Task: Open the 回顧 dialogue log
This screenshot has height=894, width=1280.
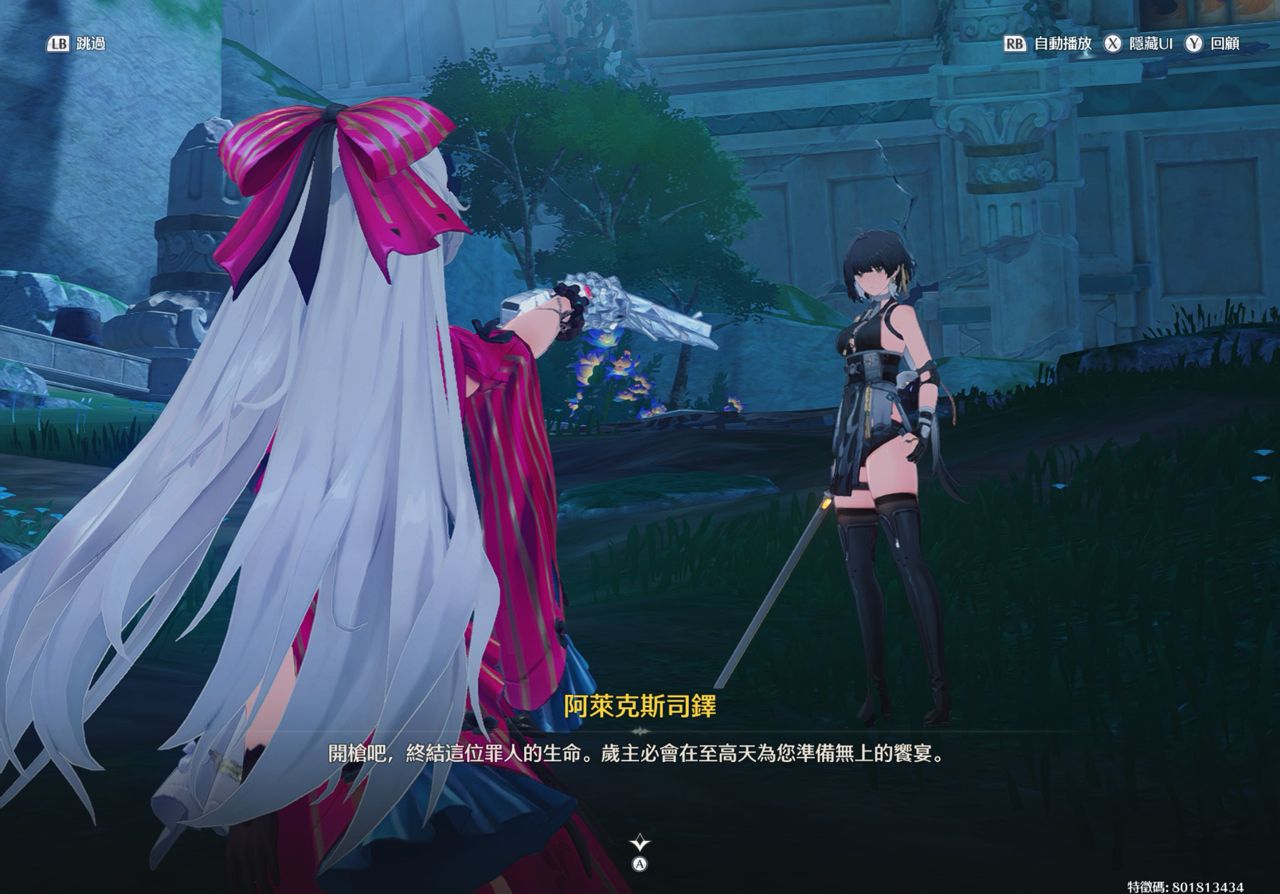Action: 1213,44
